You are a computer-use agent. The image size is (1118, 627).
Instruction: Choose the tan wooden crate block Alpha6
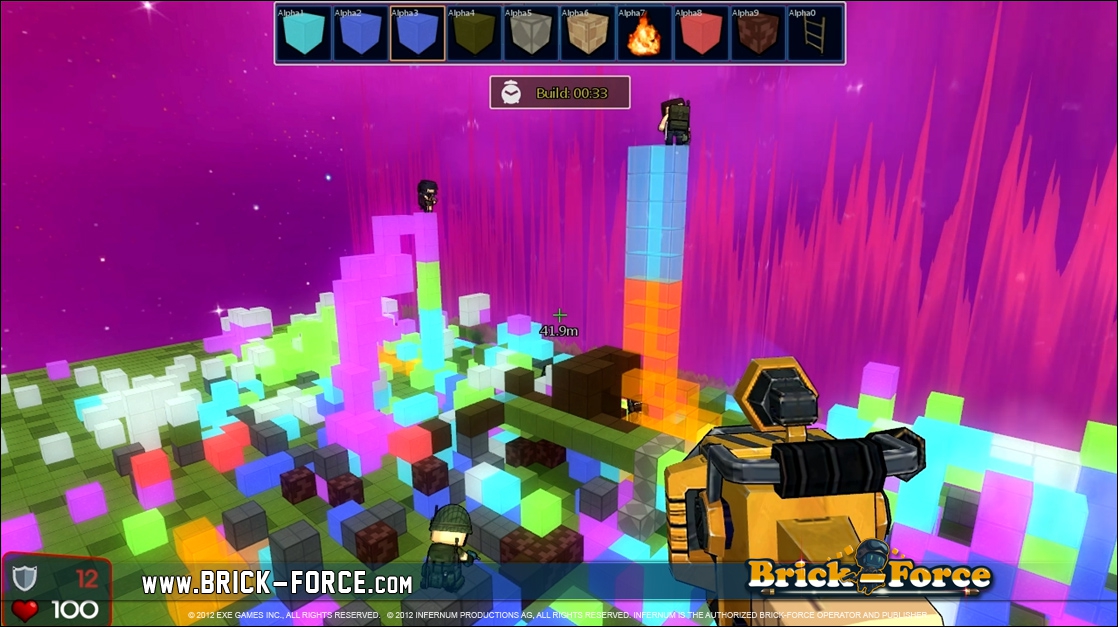click(588, 34)
